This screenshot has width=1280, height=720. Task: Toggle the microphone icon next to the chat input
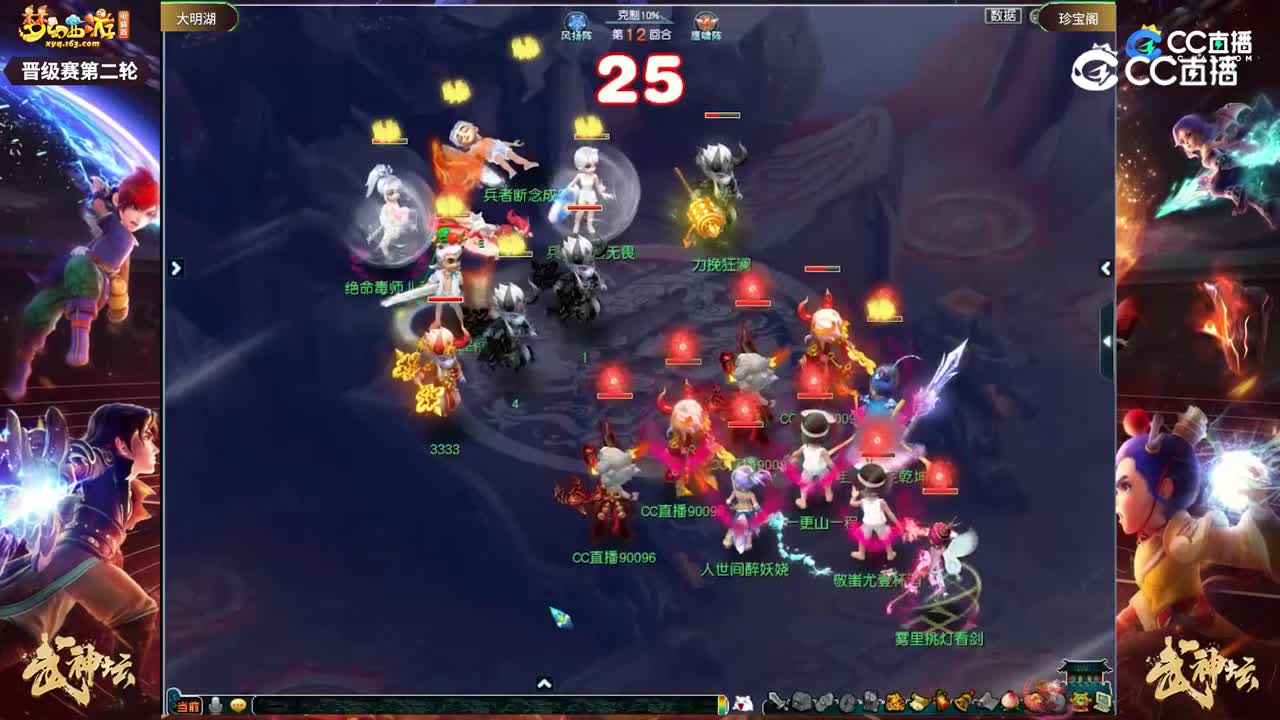point(215,702)
